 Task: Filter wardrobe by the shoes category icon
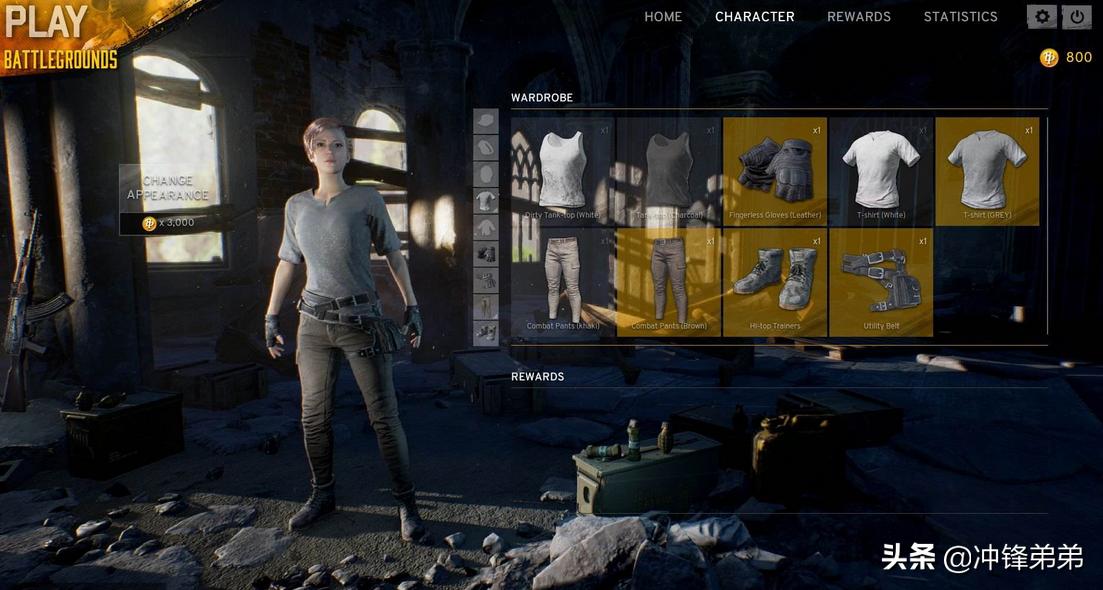click(x=486, y=333)
